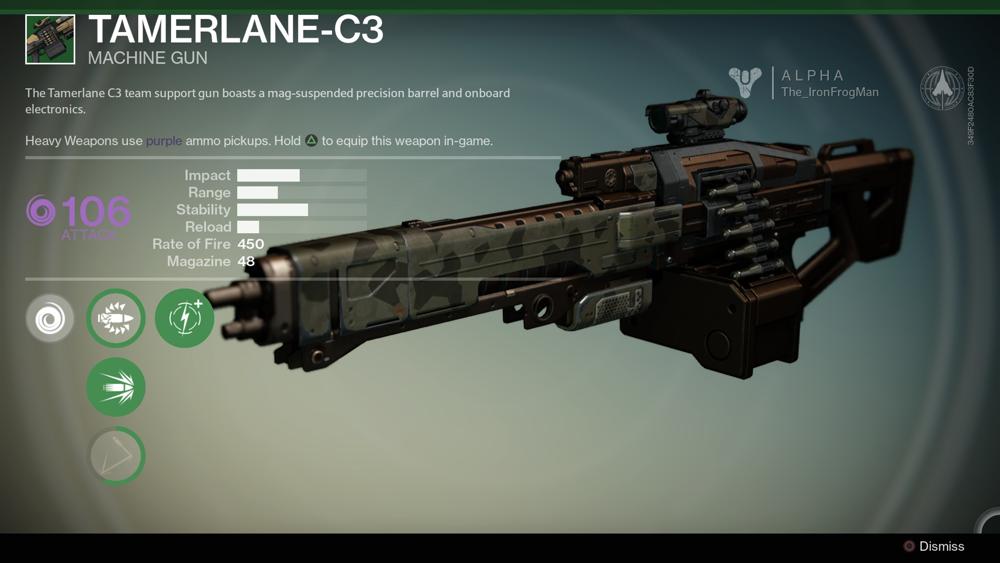Screen dimensions: 1000x563
Task: Select the white void swirl damage node
Action: [x=50, y=319]
